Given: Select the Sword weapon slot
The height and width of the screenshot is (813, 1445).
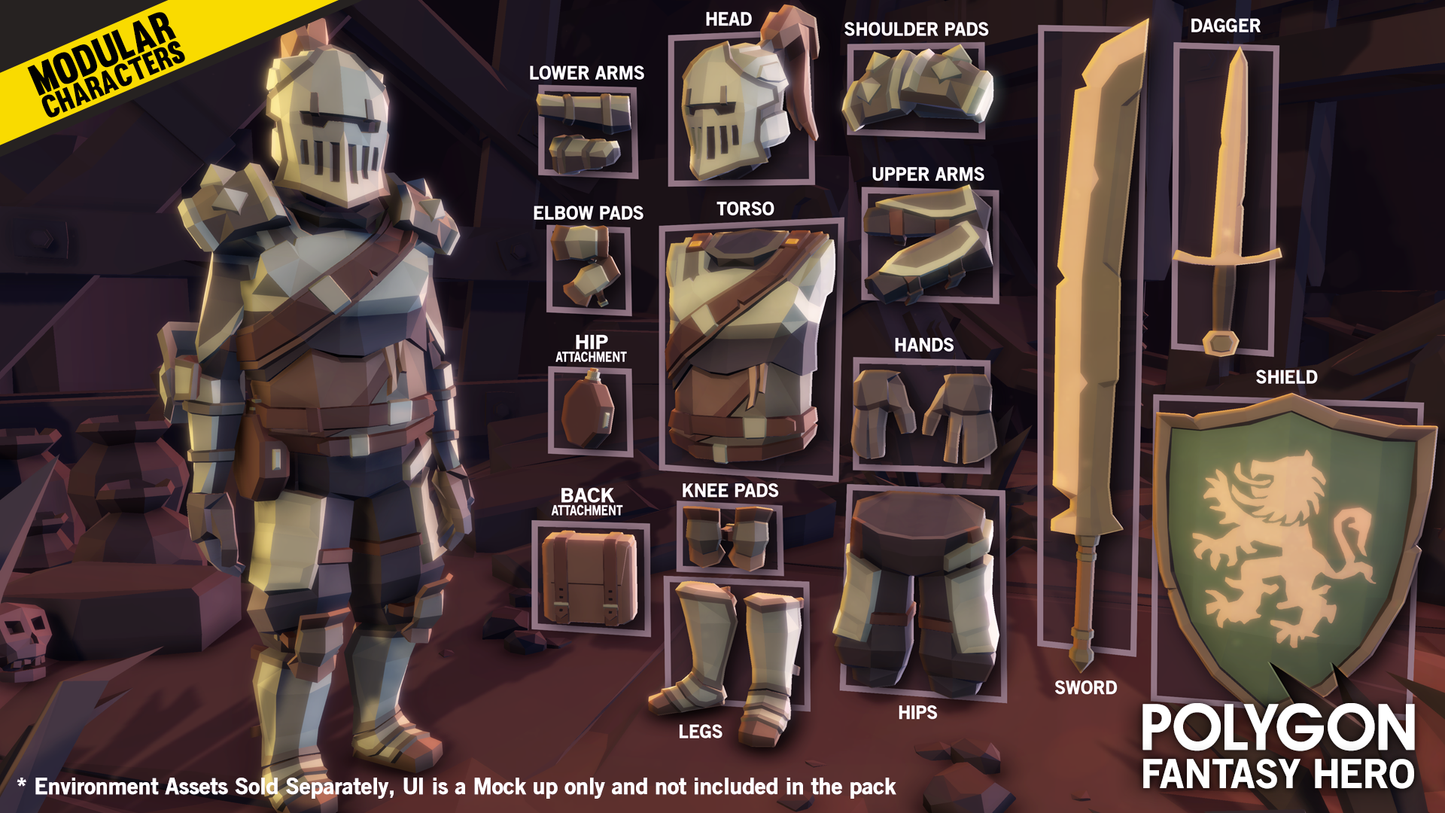Looking at the screenshot, I should point(1088,340).
